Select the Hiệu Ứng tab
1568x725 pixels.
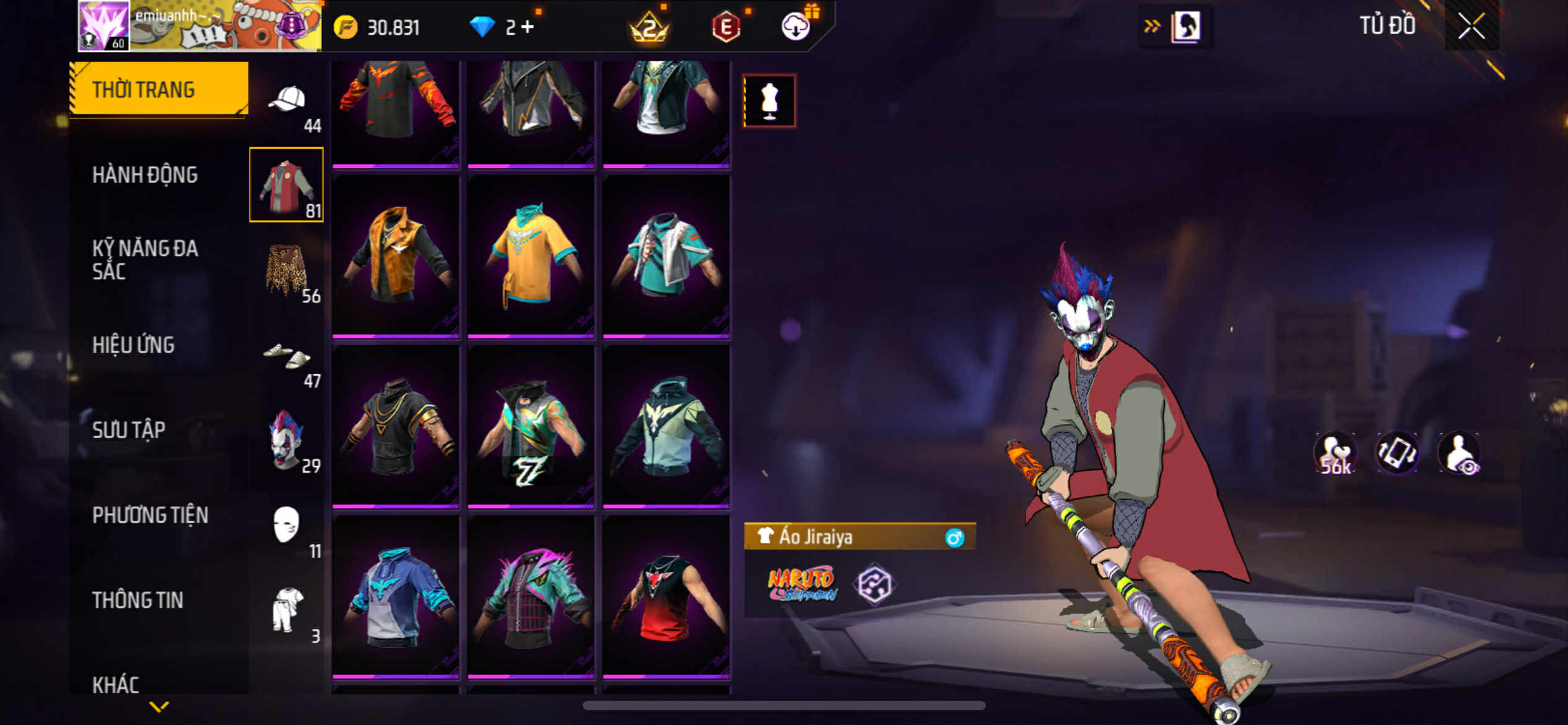[133, 345]
